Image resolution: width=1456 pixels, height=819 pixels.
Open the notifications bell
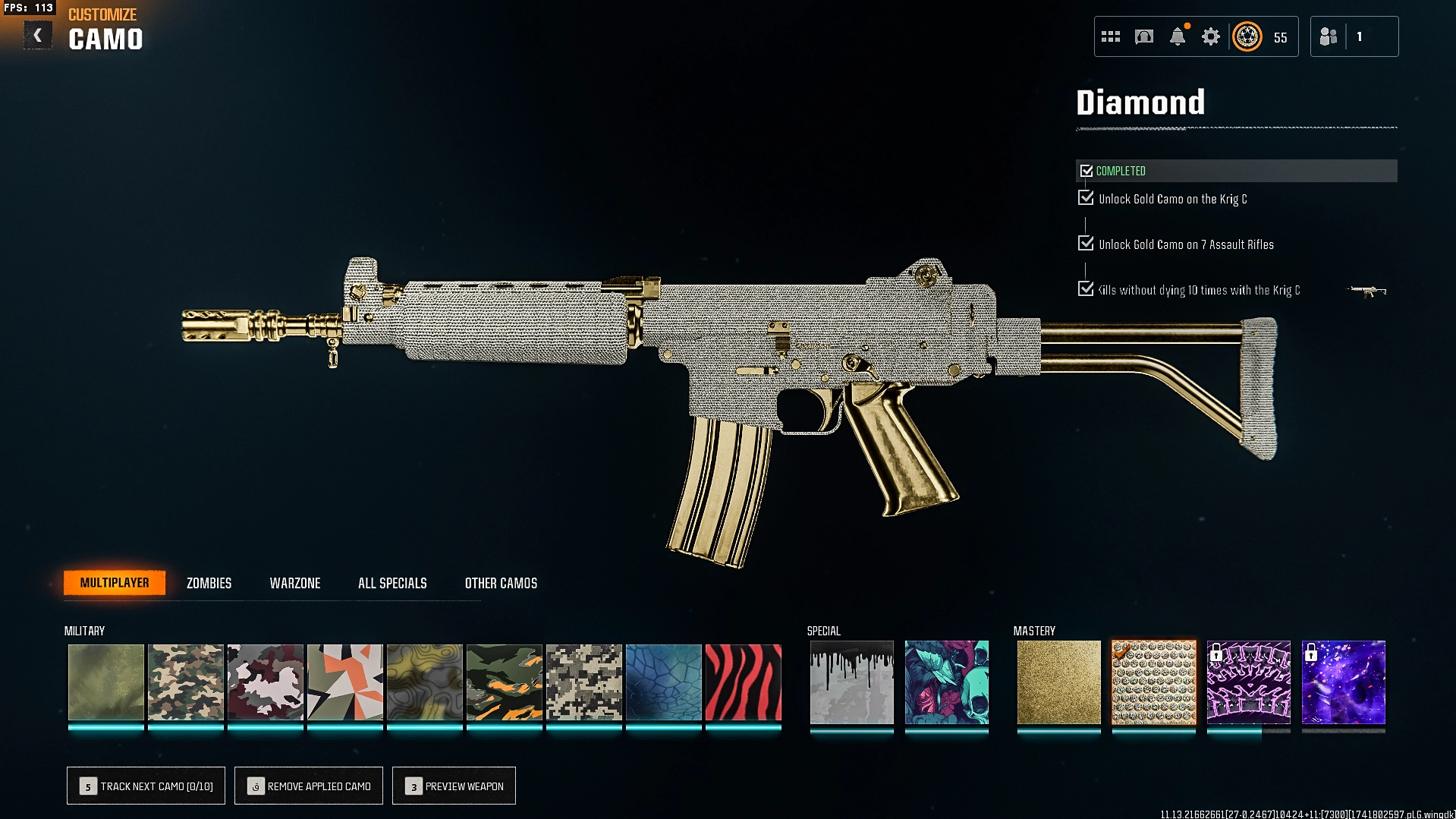pyautogui.click(x=1178, y=36)
